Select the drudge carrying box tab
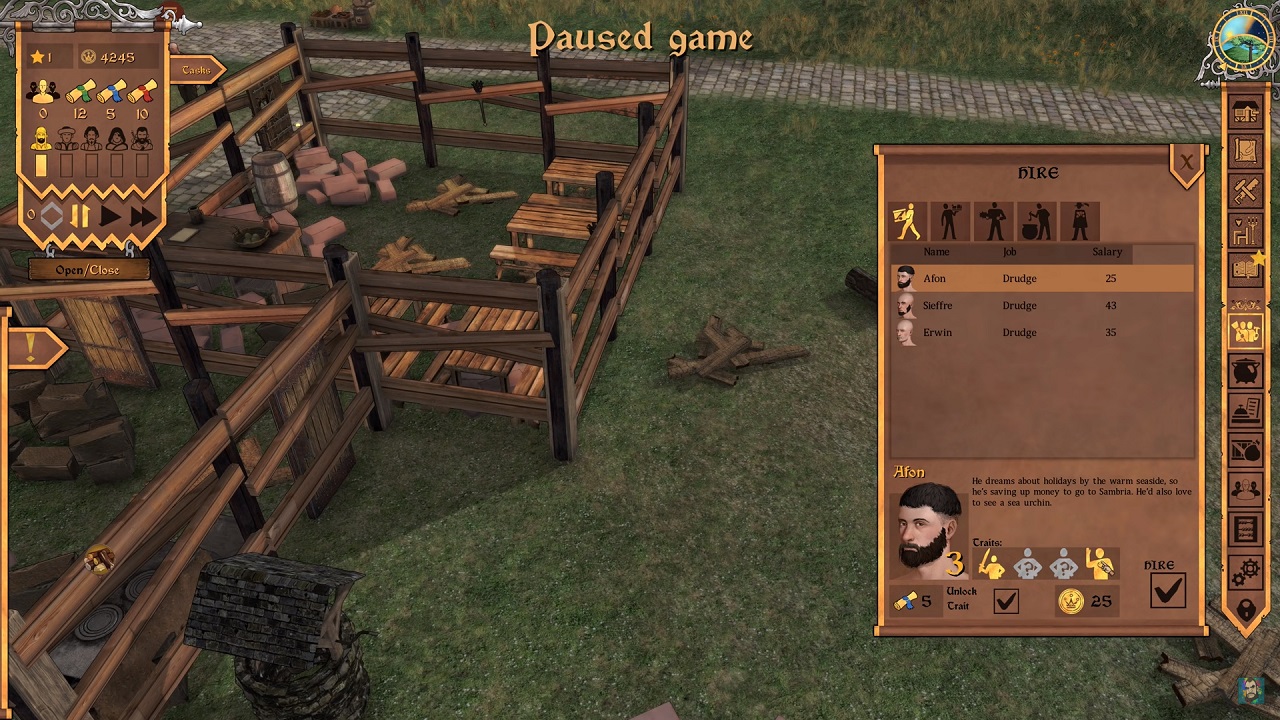 click(x=907, y=222)
